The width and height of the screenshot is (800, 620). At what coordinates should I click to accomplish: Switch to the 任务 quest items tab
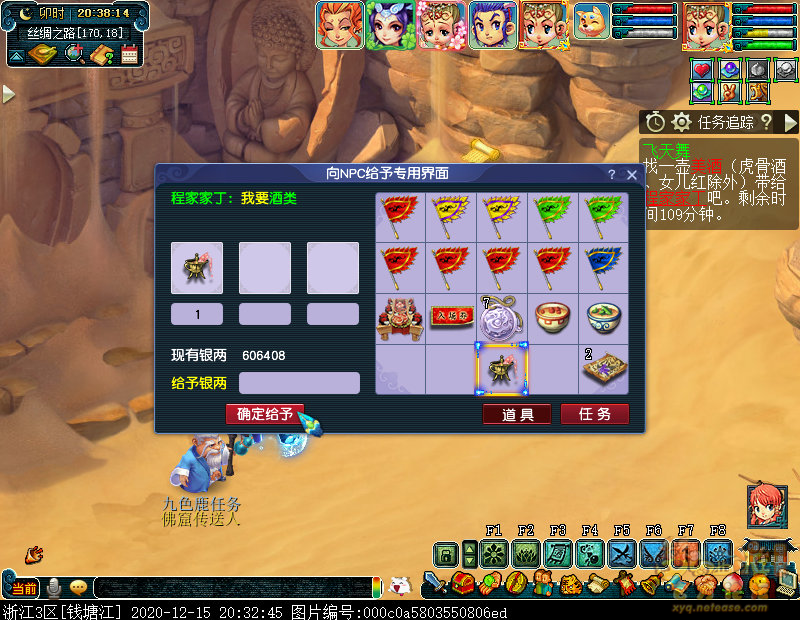pyautogui.click(x=594, y=414)
